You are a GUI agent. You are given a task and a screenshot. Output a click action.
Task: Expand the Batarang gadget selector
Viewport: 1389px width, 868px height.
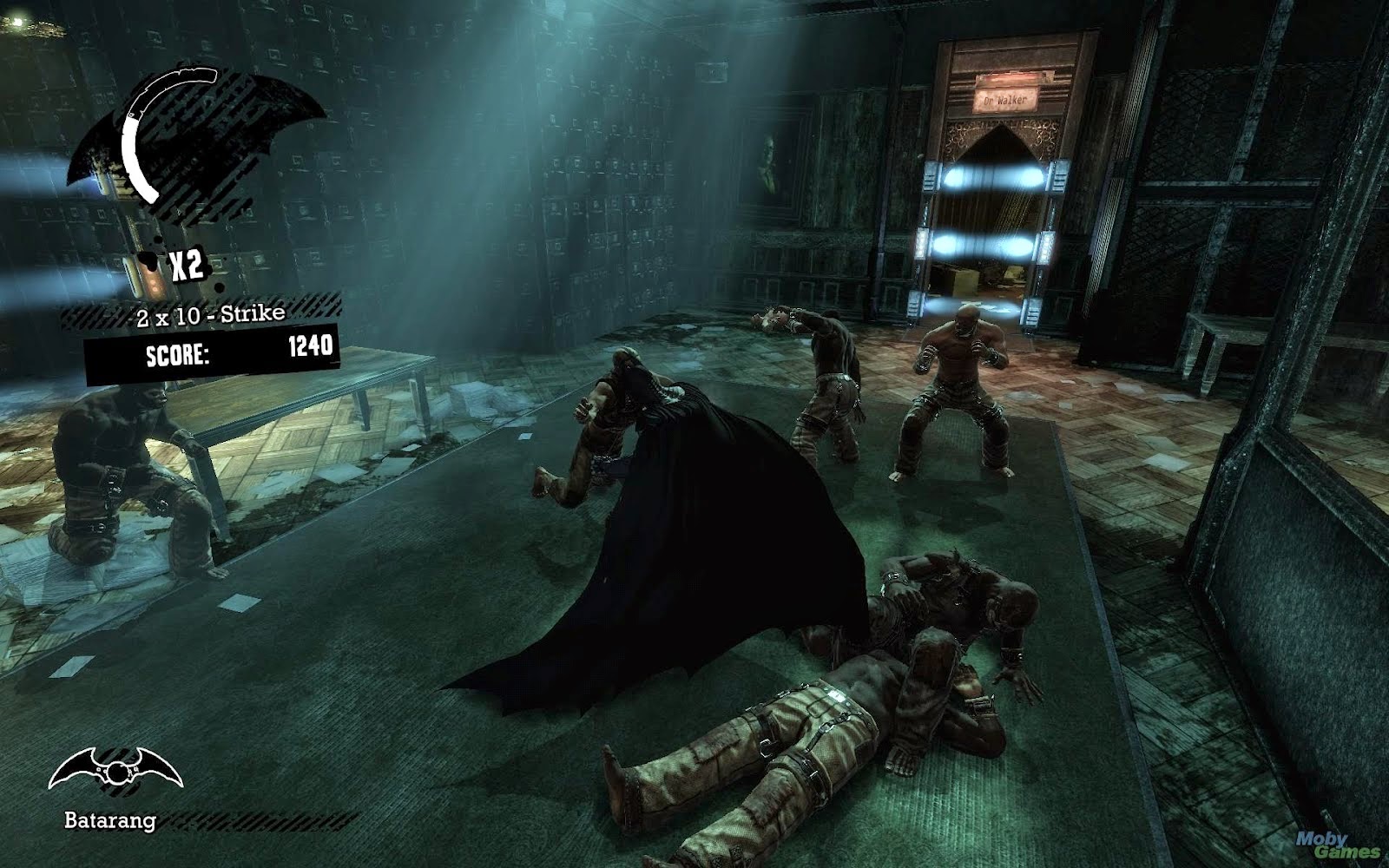click(x=117, y=768)
